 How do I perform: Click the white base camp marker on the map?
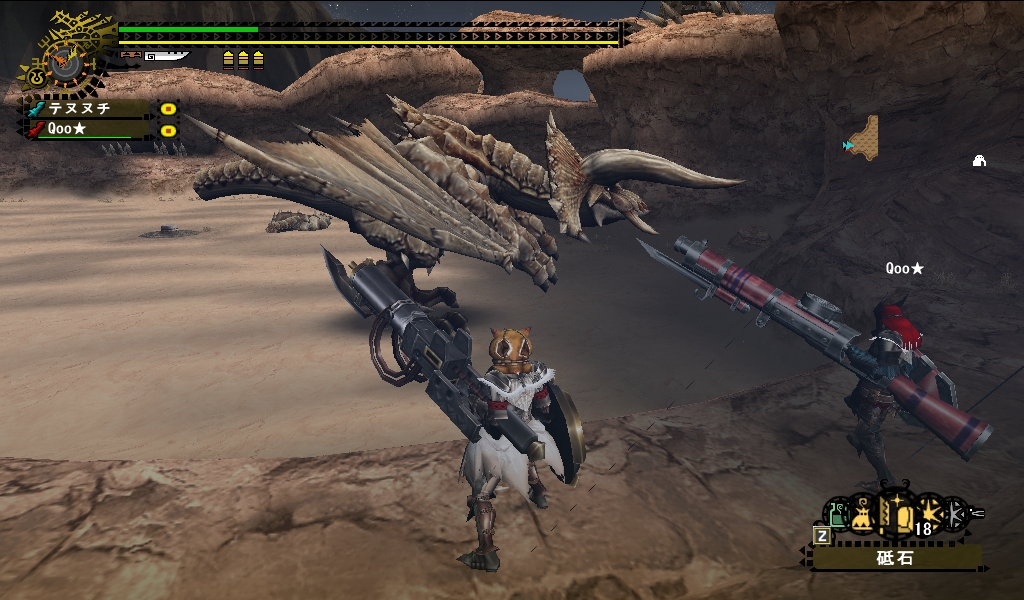pyautogui.click(x=980, y=161)
